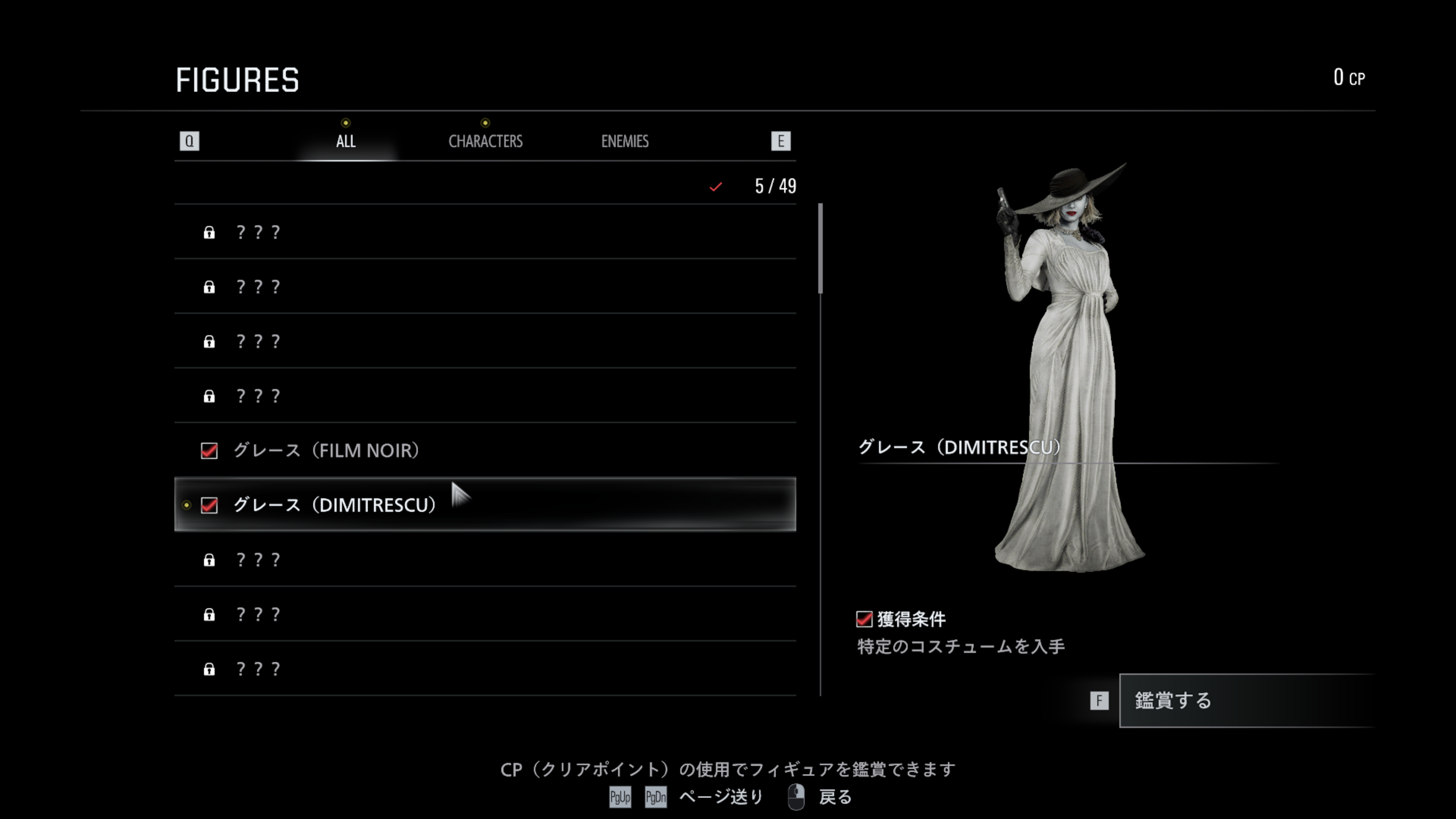Click the figure list scrollbar
The image size is (1456, 819).
click(820, 249)
